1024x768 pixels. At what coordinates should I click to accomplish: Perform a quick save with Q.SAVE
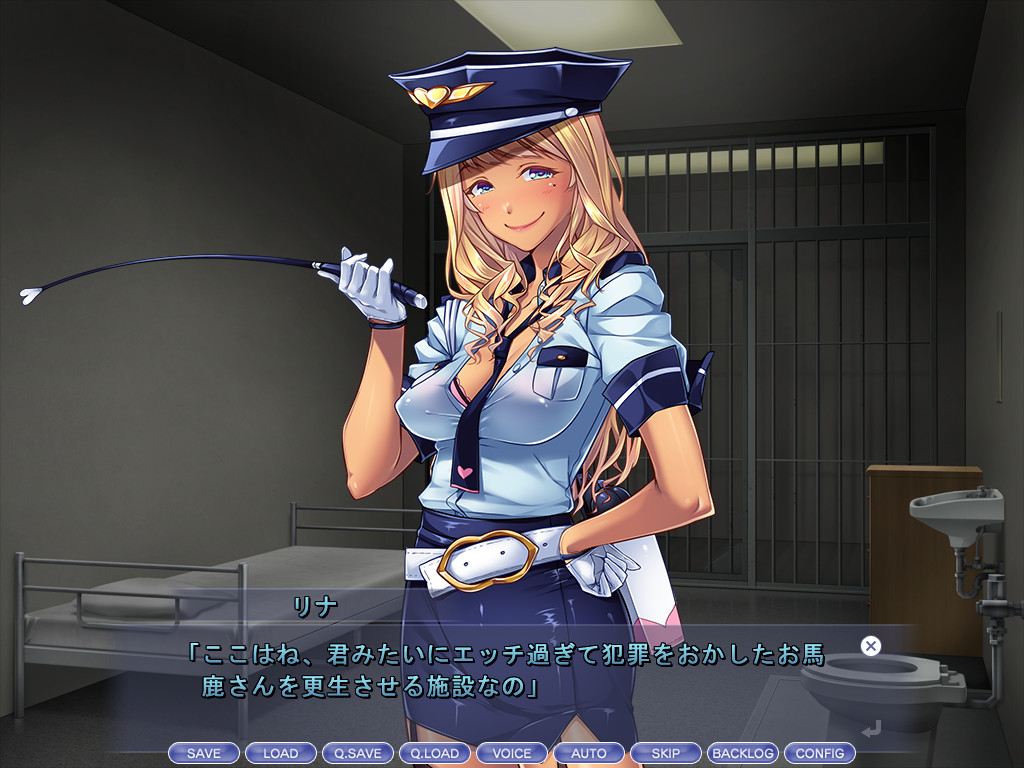click(358, 753)
